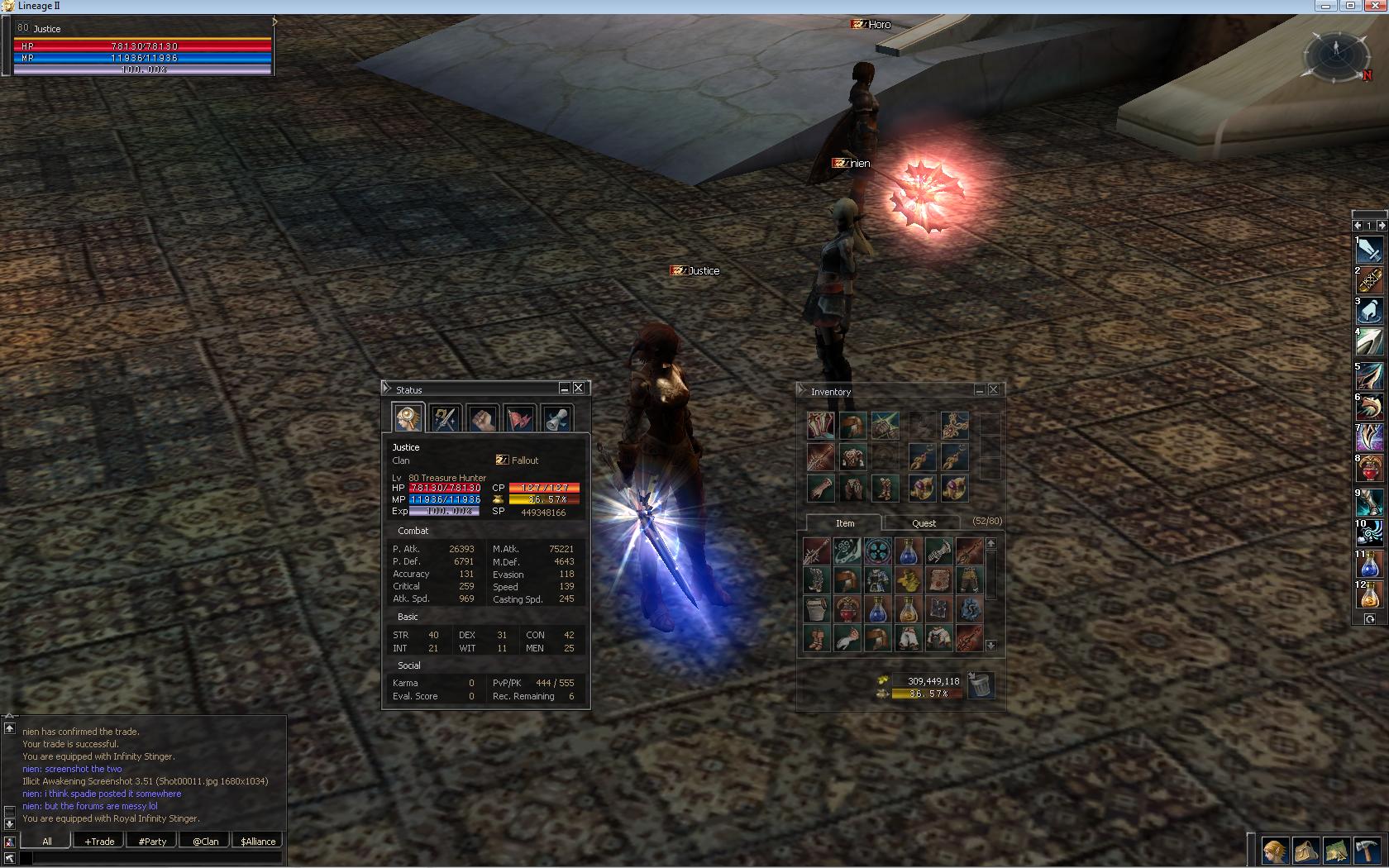Open the character head icon in the bottom menu

tap(1274, 851)
